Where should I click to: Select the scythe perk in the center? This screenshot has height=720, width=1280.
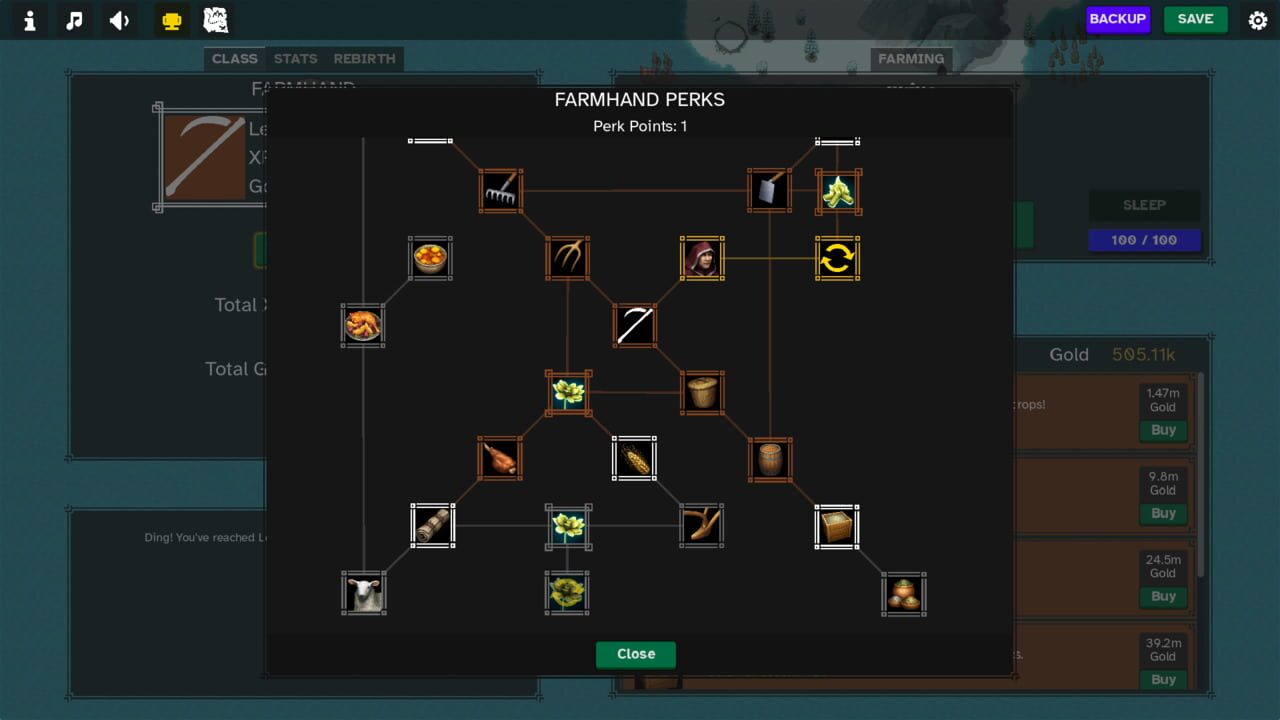coord(634,324)
